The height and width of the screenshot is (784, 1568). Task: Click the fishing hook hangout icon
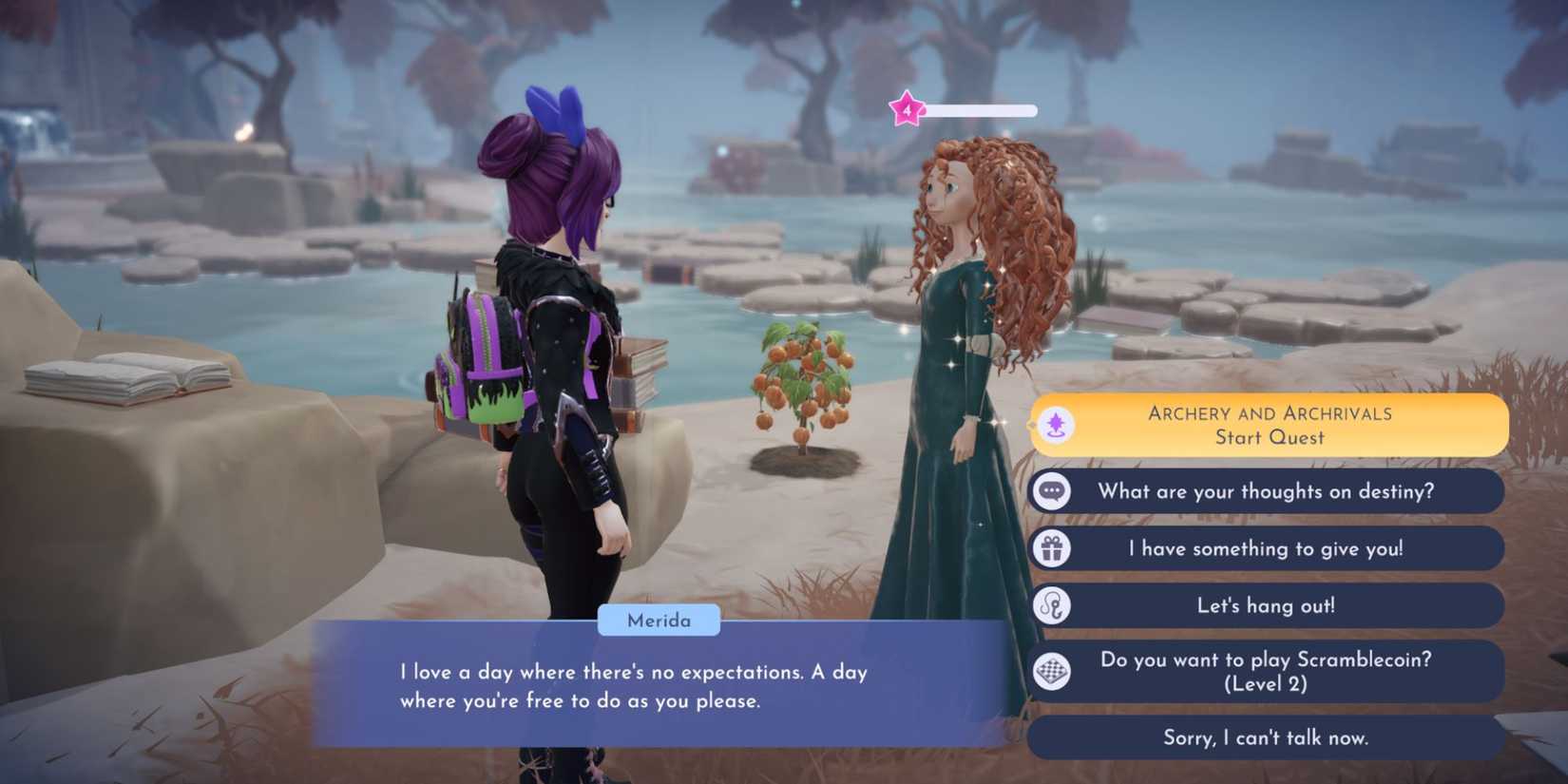point(1051,605)
